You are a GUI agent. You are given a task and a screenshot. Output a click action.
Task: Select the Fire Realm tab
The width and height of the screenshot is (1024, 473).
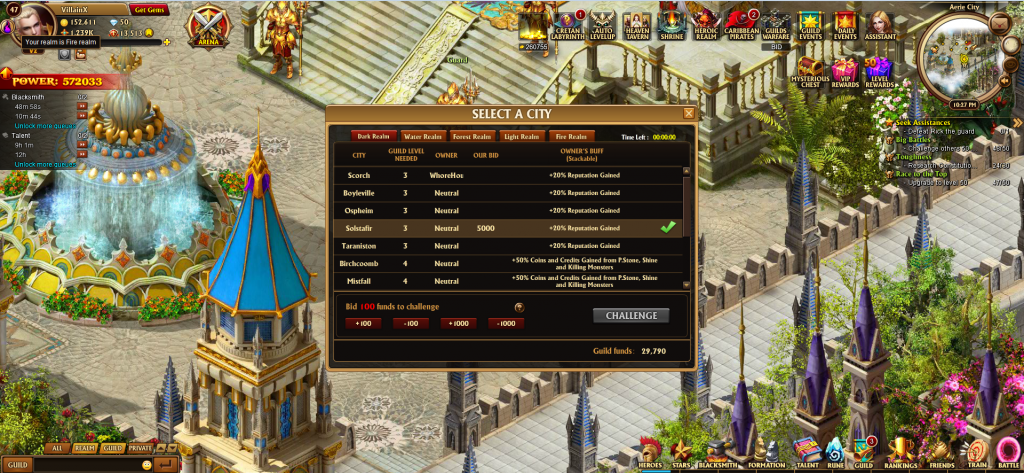click(x=571, y=137)
